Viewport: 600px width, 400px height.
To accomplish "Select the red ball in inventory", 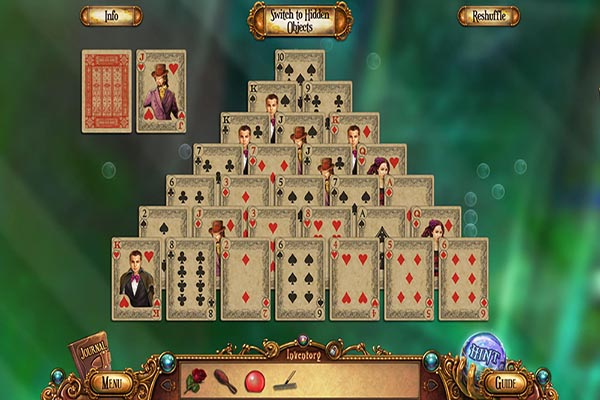I will pos(254,380).
